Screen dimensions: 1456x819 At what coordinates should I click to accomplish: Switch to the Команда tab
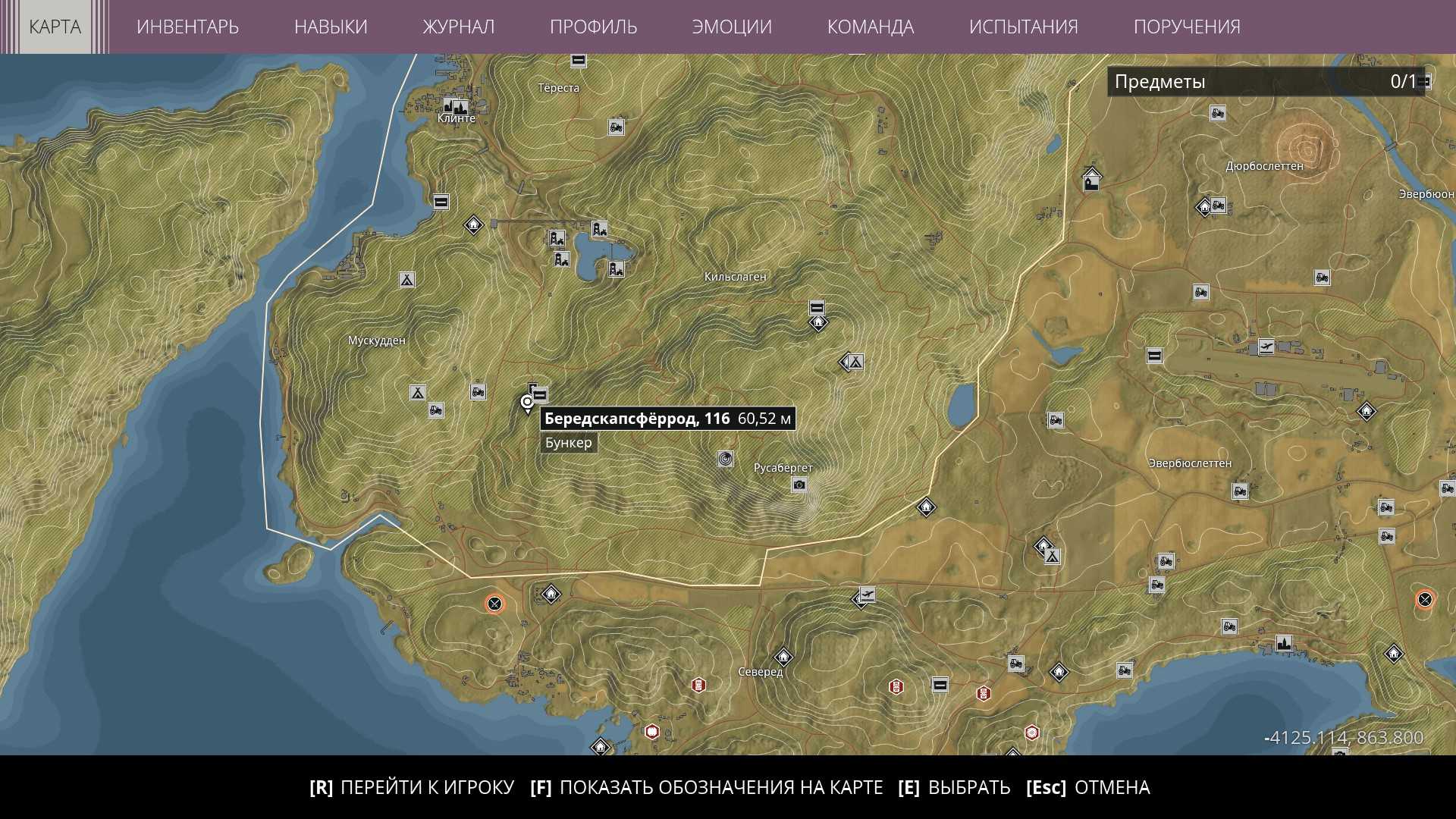(870, 27)
